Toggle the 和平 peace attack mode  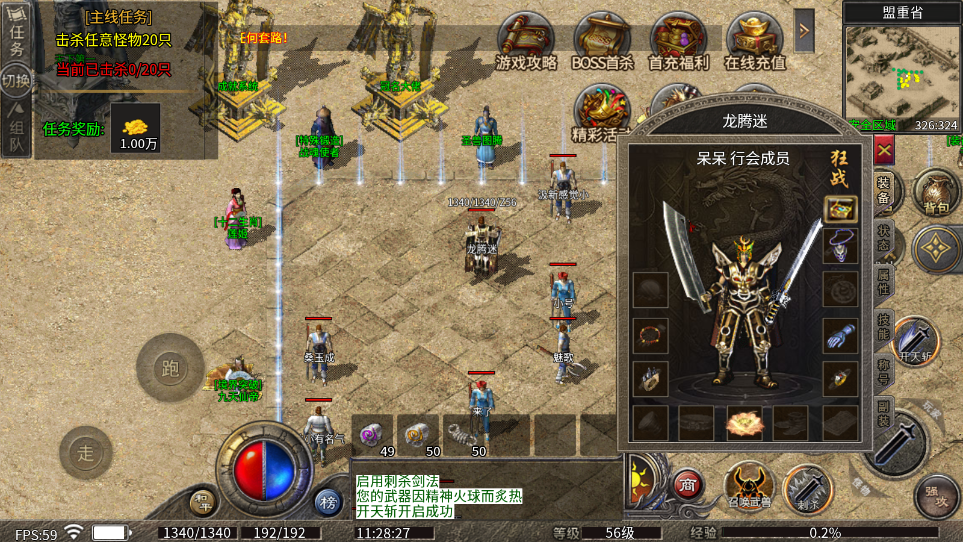(203, 500)
